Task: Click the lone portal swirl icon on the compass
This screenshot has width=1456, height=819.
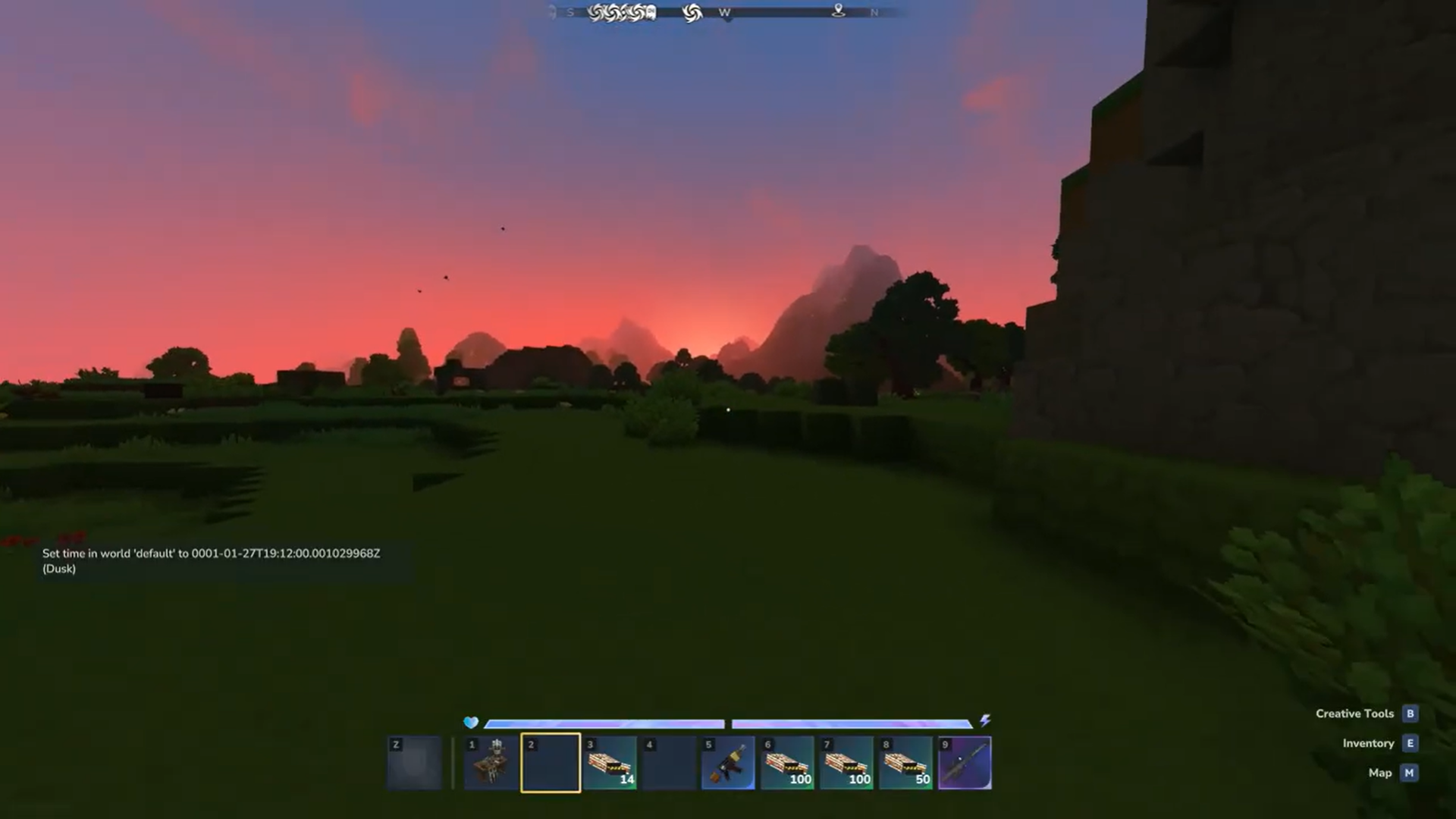Action: [691, 12]
